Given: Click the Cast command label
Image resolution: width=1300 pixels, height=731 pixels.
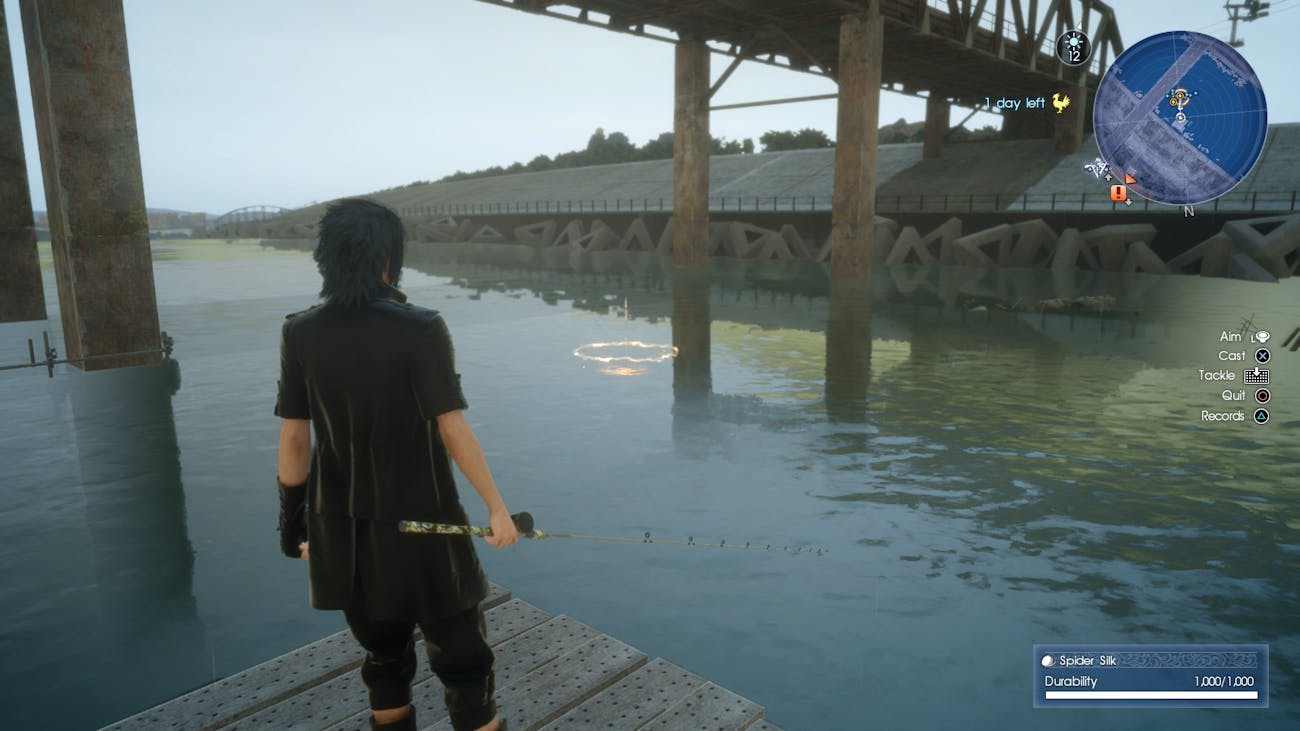Looking at the screenshot, I should click(x=1233, y=354).
